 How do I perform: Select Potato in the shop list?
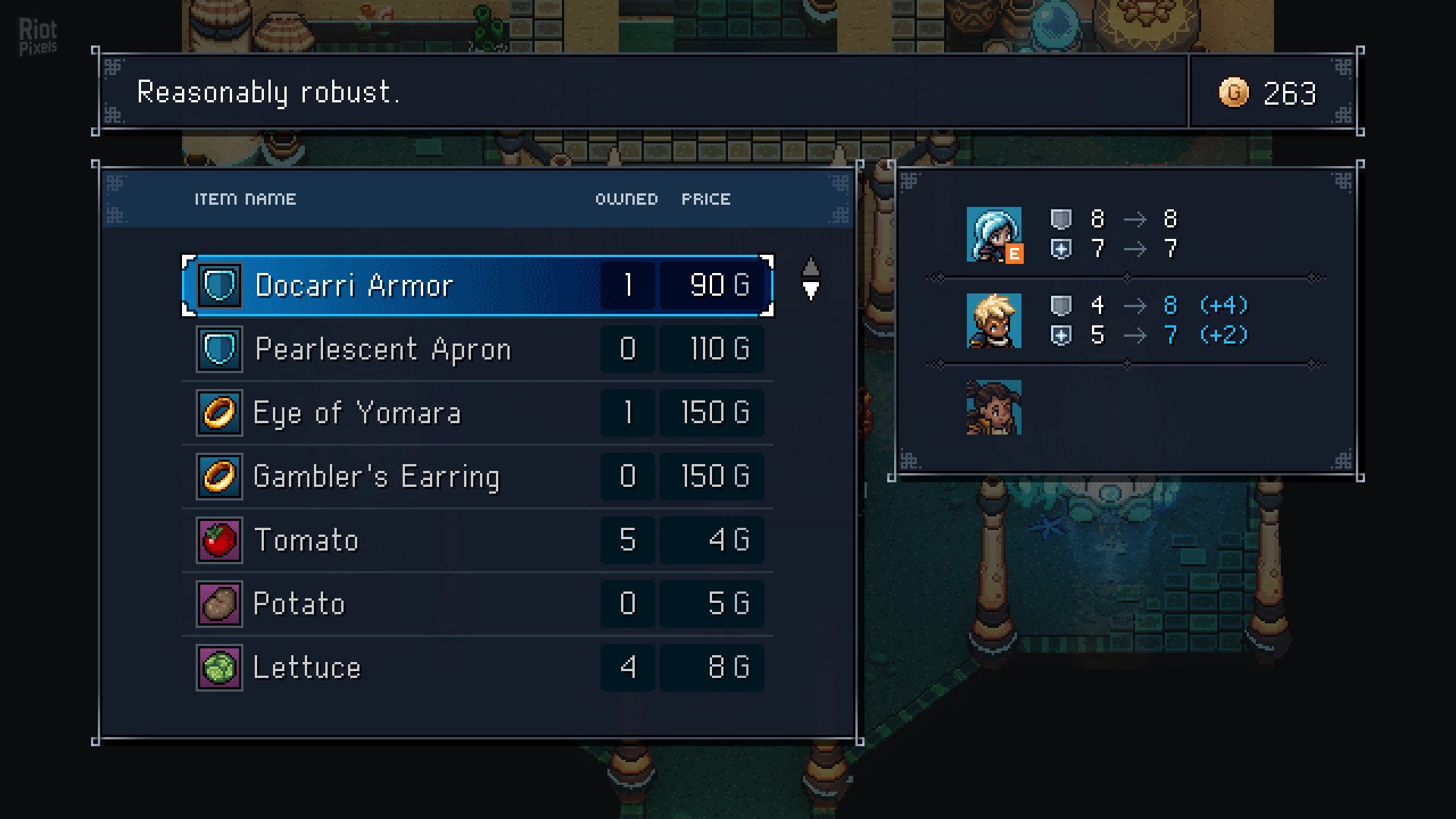[x=478, y=604]
